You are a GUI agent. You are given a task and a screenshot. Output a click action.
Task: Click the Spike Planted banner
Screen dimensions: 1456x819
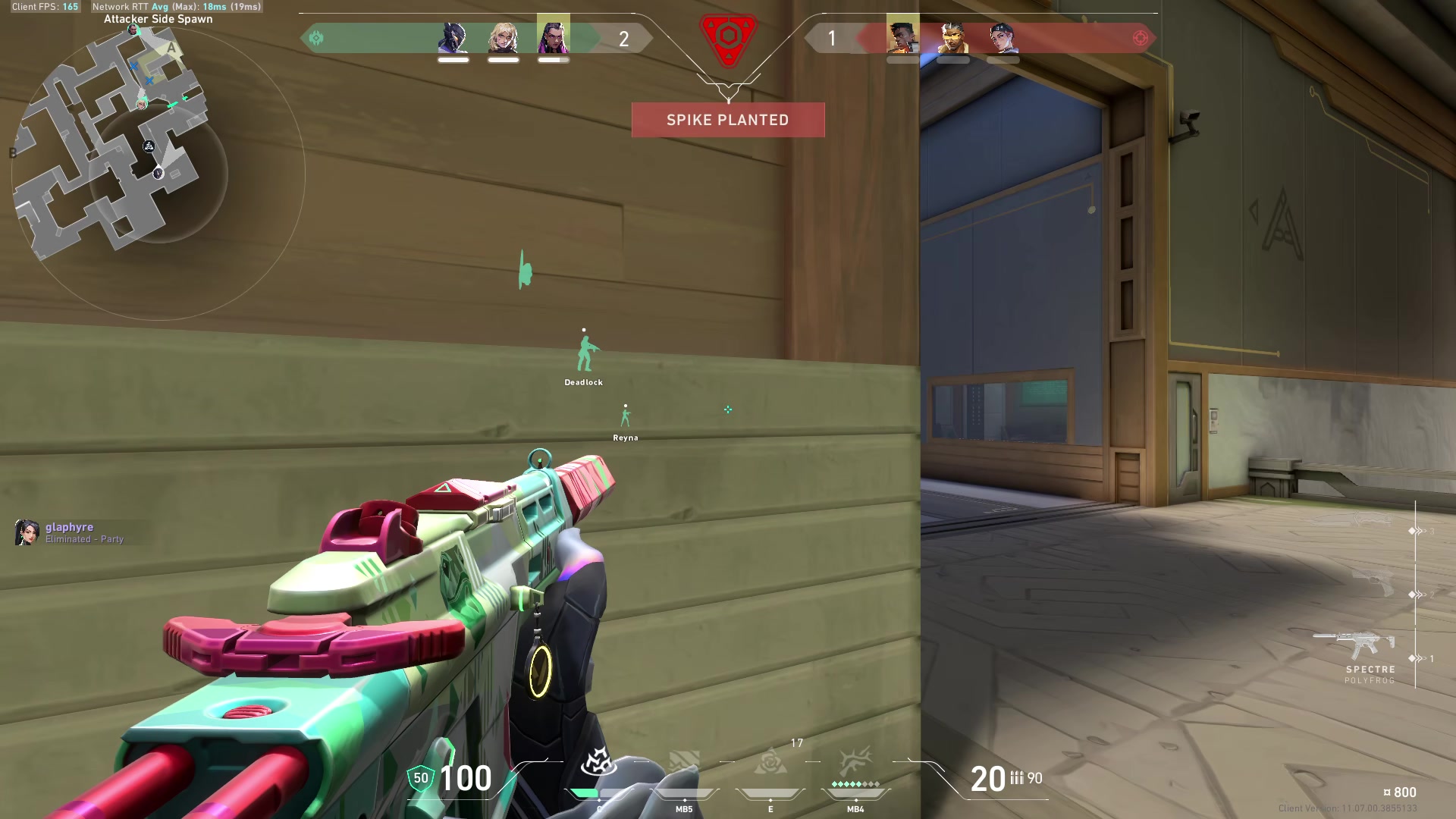coord(728,120)
